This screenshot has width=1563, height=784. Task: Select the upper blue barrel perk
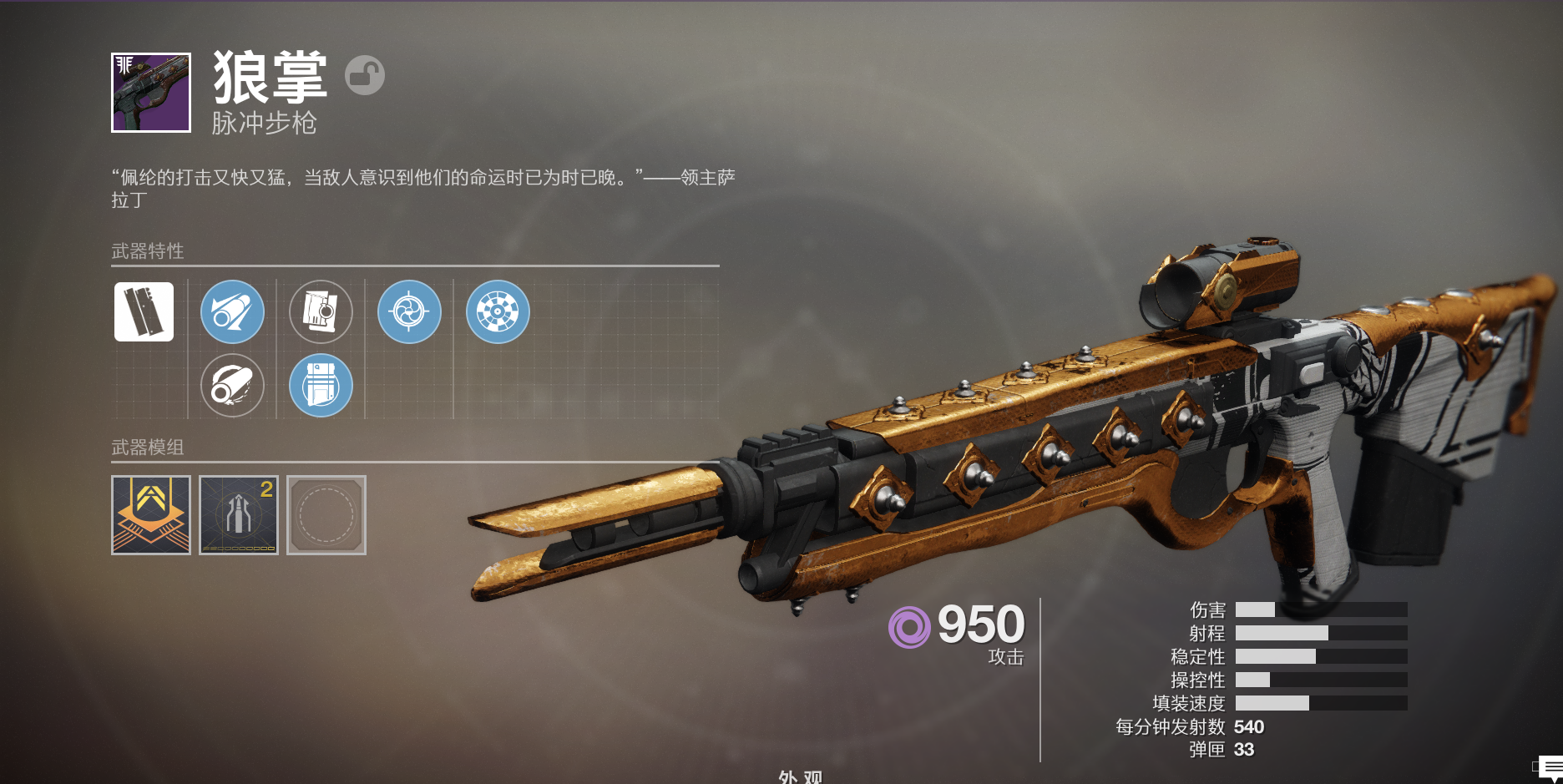click(232, 311)
